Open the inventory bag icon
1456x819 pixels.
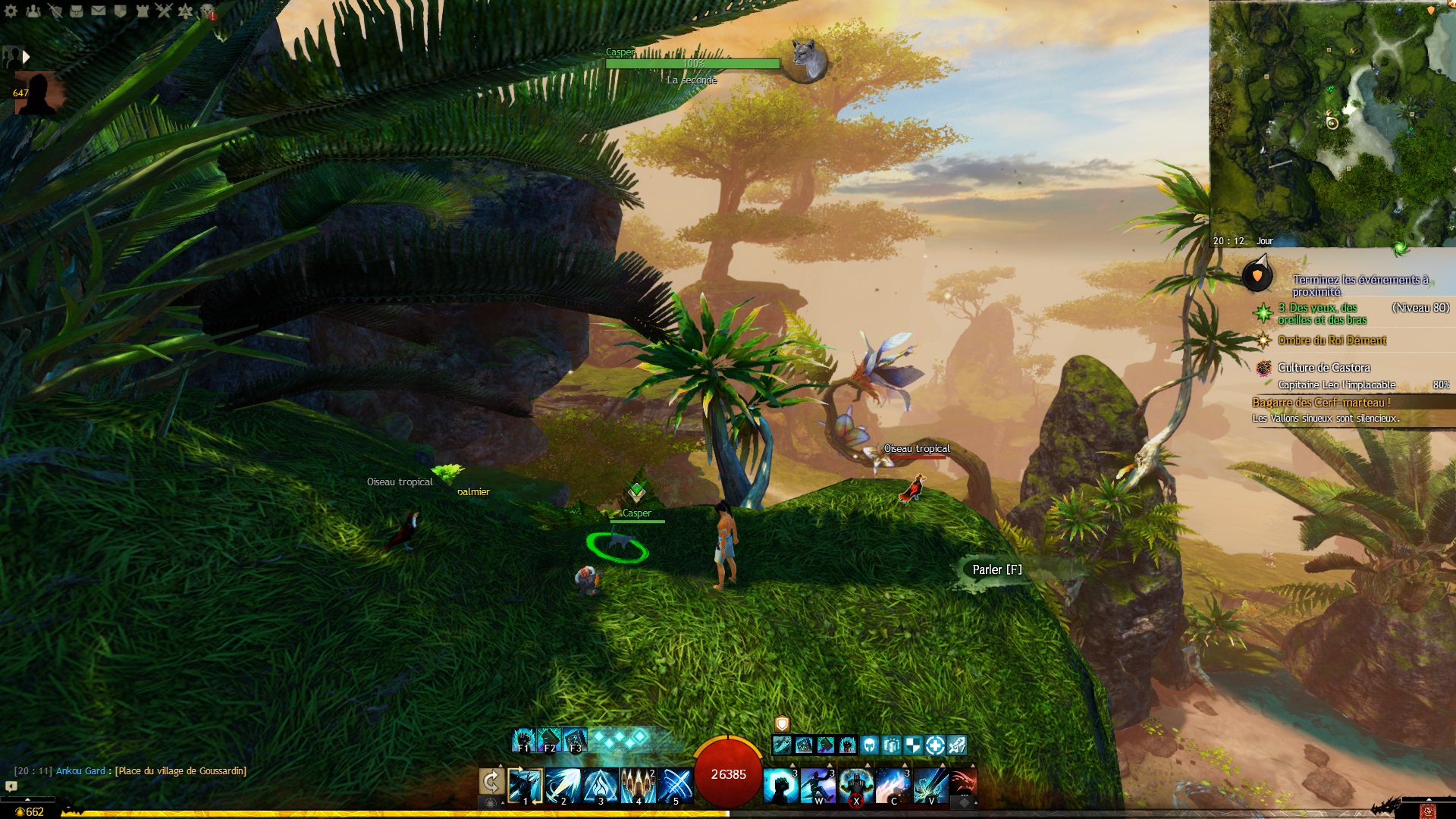pyautogui.click(x=77, y=11)
